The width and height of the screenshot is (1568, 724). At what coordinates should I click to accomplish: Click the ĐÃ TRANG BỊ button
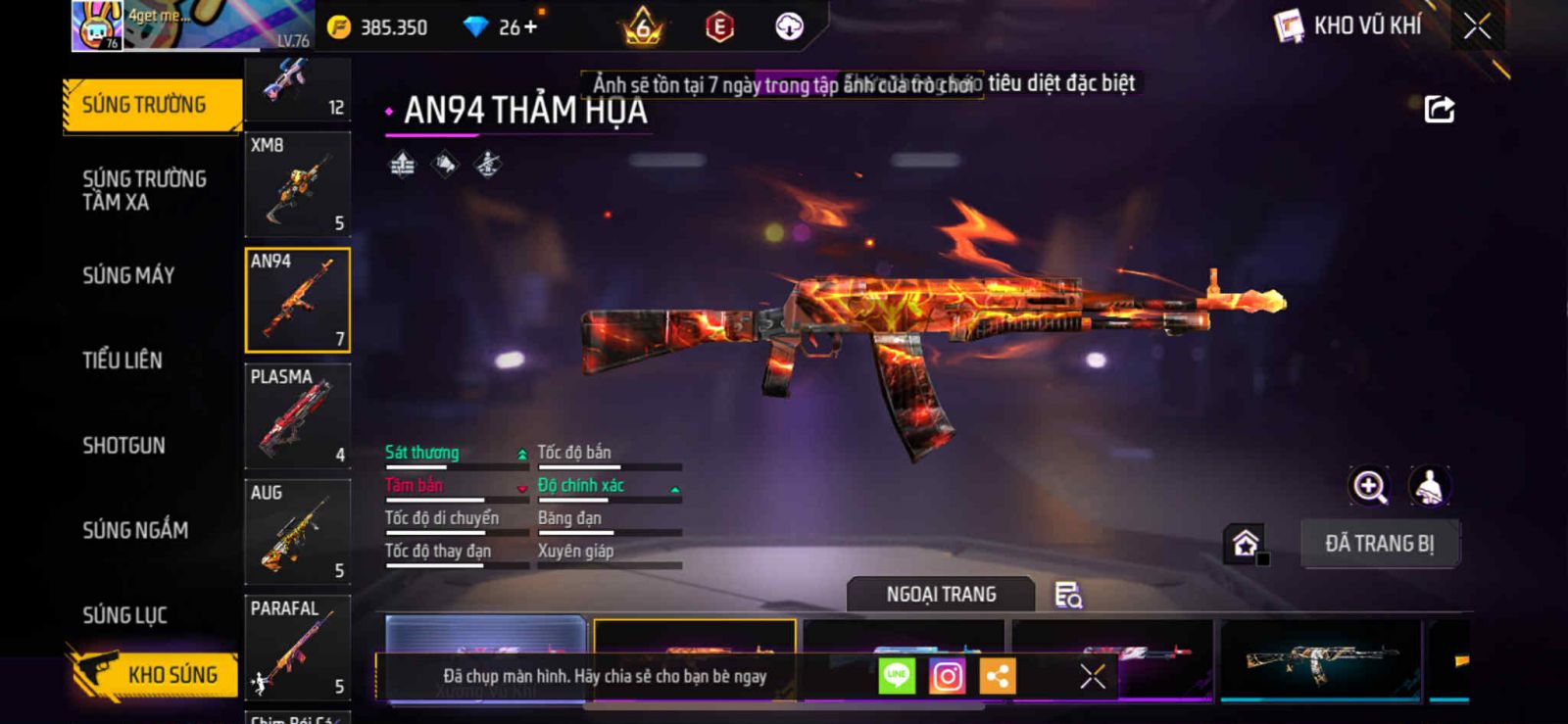tap(1379, 544)
